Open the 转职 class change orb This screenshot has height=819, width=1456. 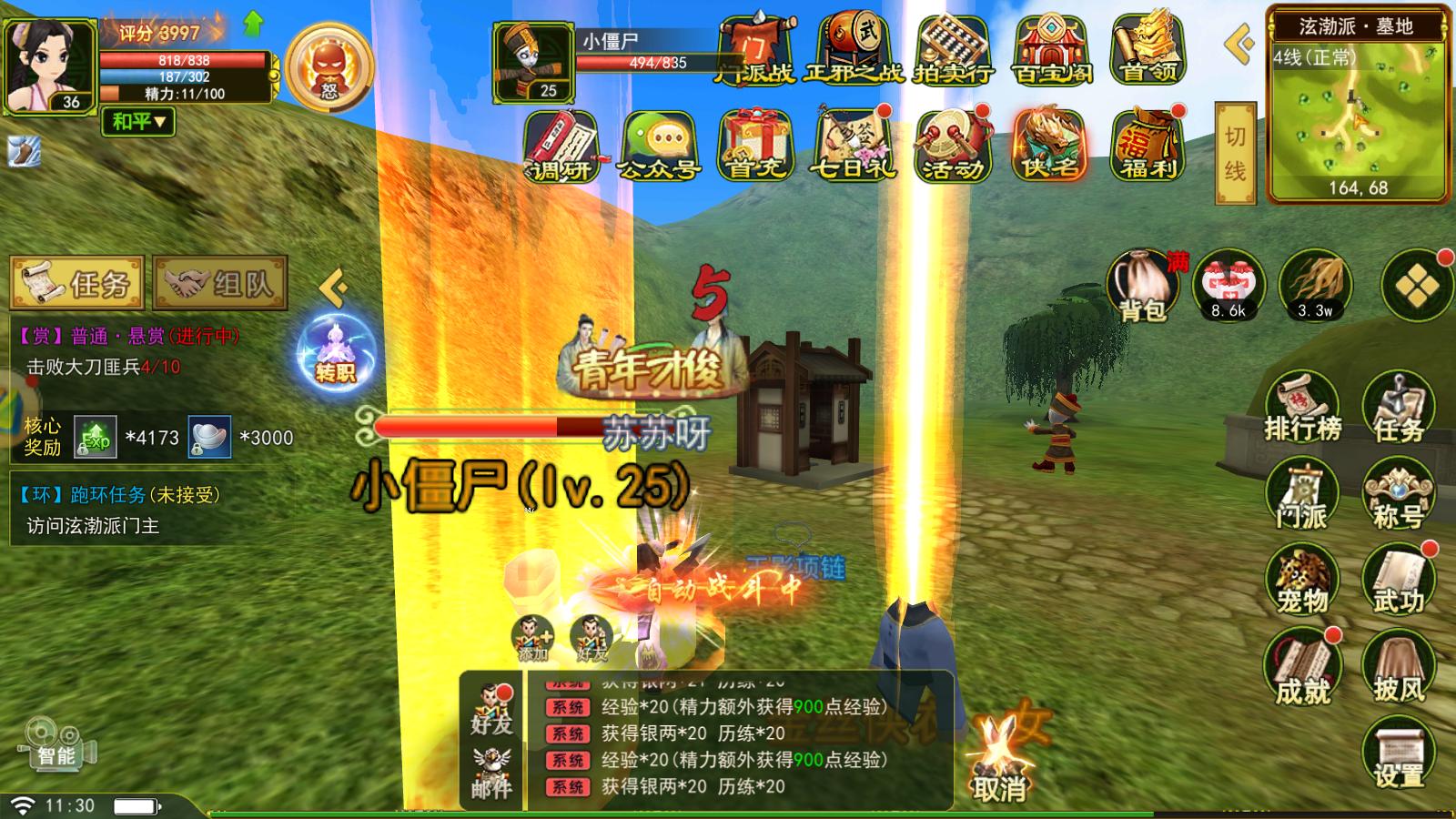click(334, 350)
